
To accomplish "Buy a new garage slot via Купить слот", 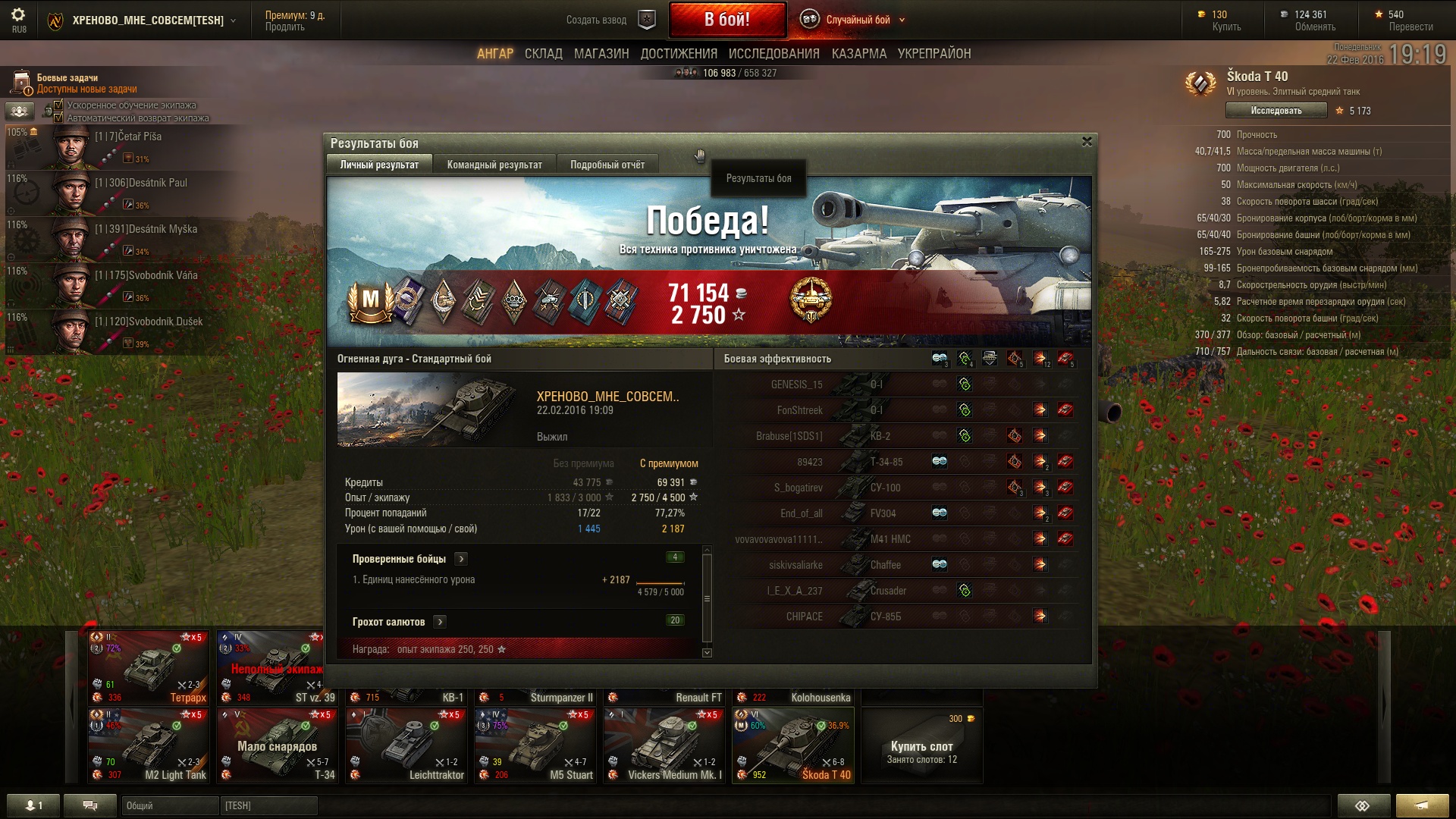I will click(x=921, y=746).
